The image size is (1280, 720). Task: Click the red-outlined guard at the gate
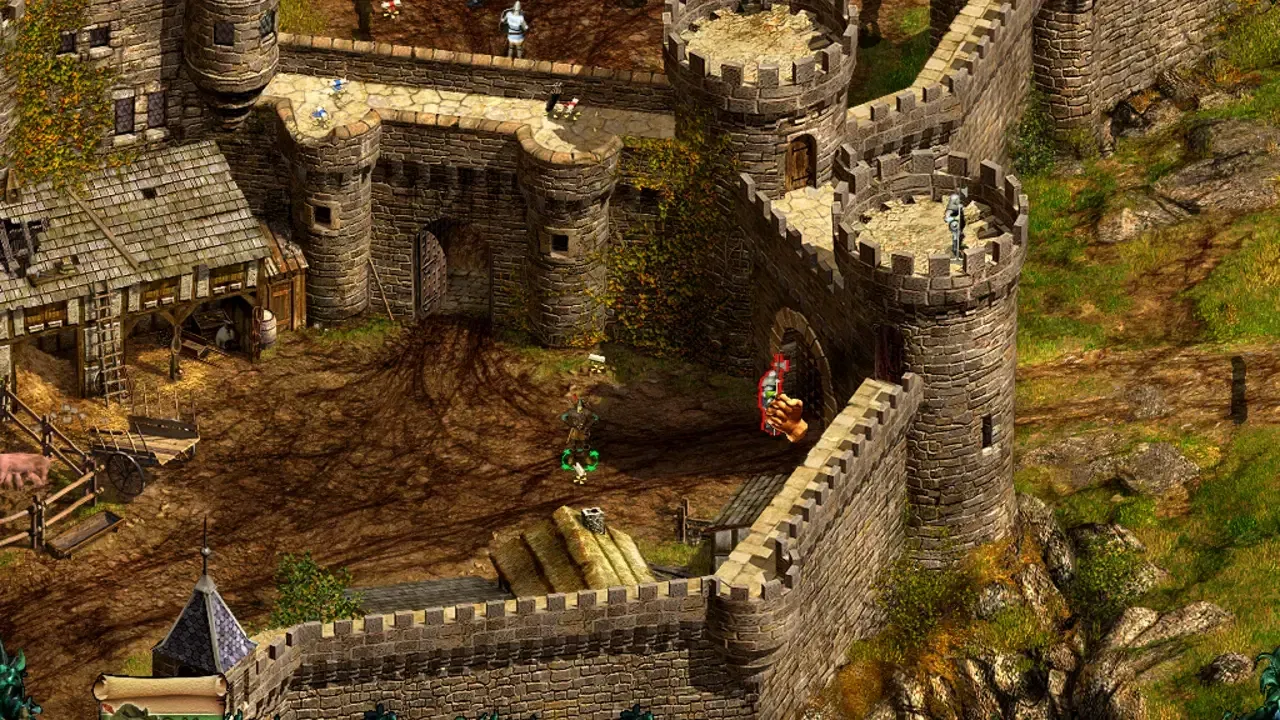pos(769,395)
